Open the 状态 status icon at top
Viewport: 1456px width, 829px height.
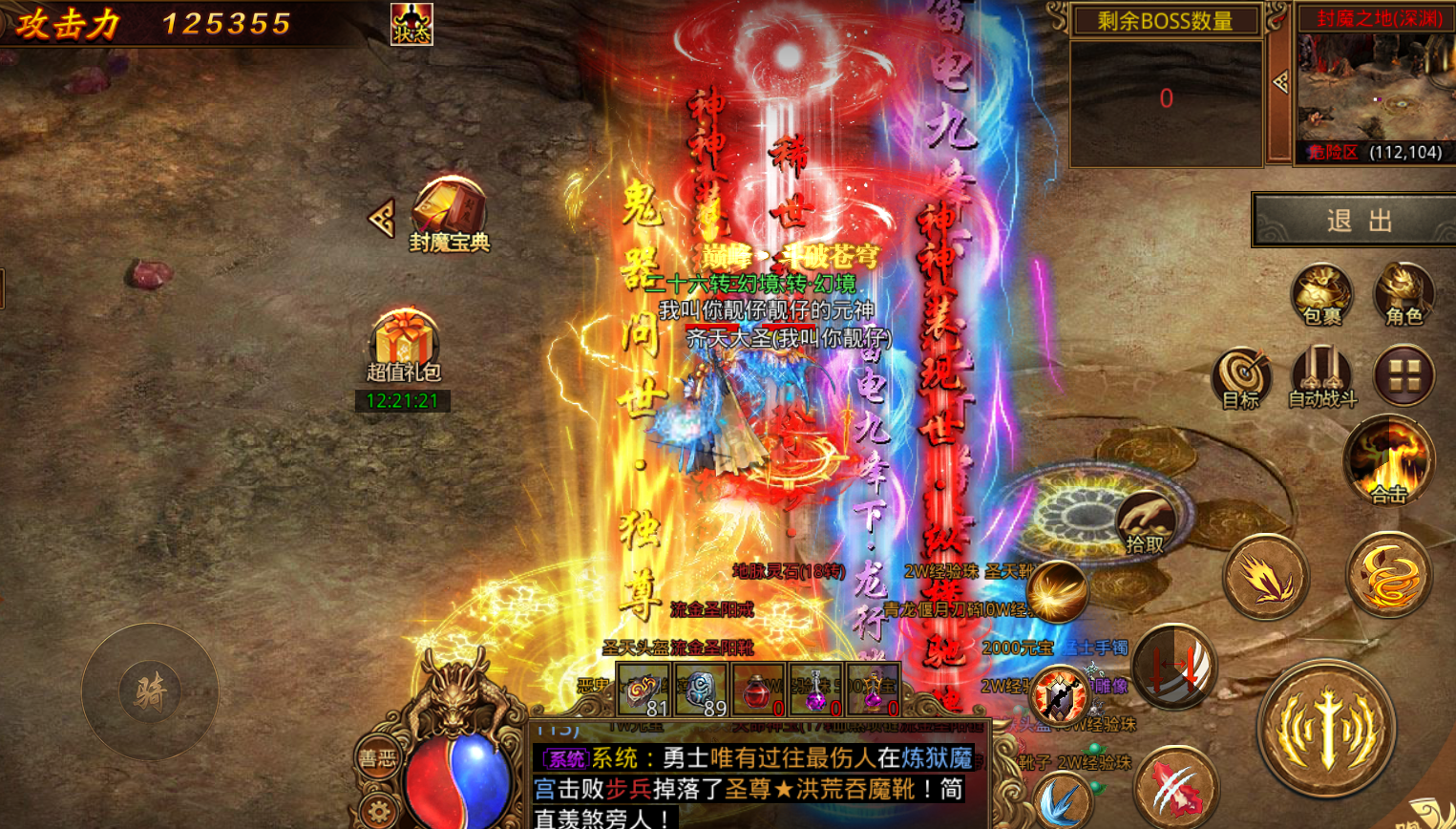[x=408, y=25]
